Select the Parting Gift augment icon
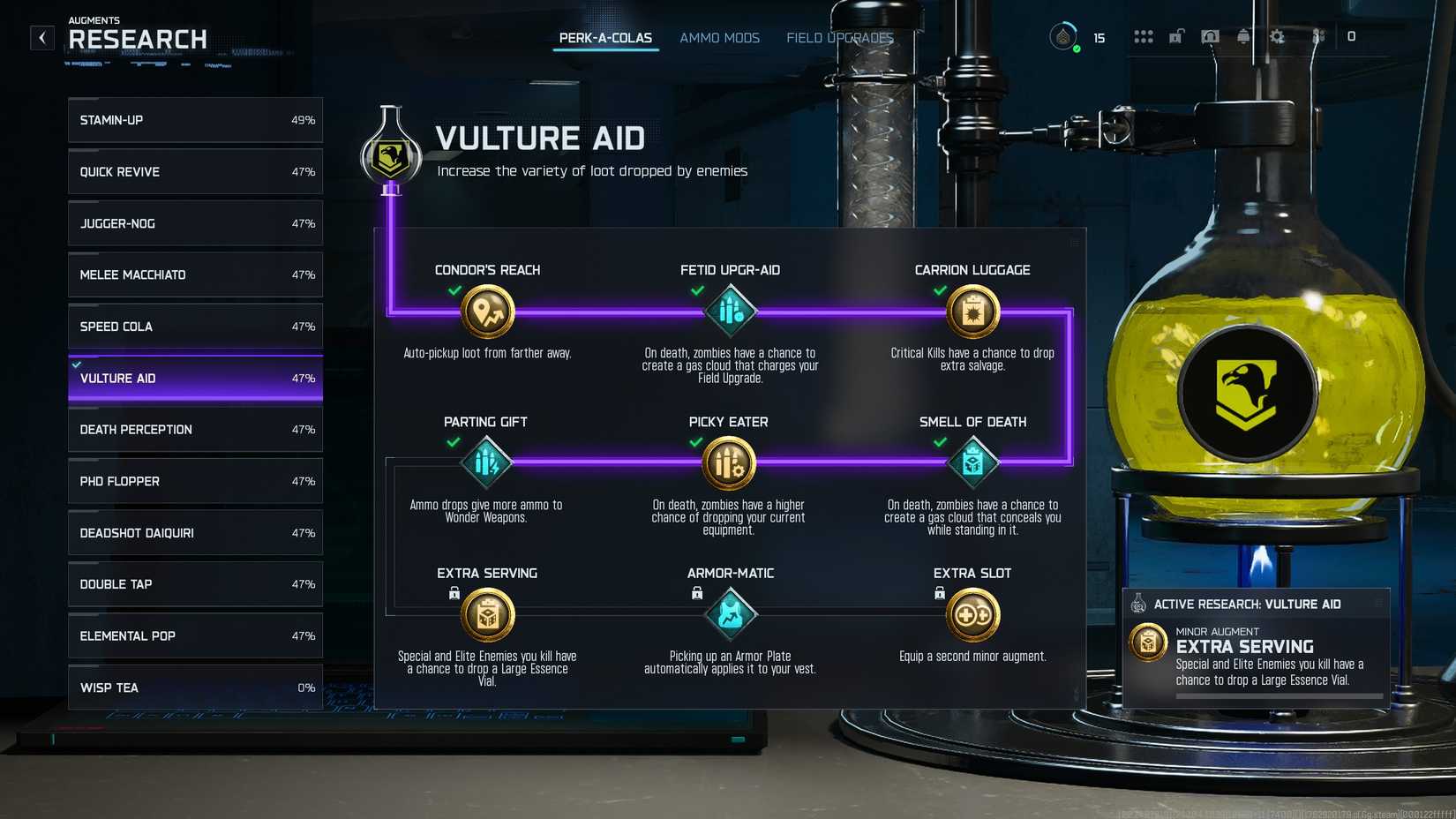Viewport: 1456px width, 819px height. click(x=486, y=462)
